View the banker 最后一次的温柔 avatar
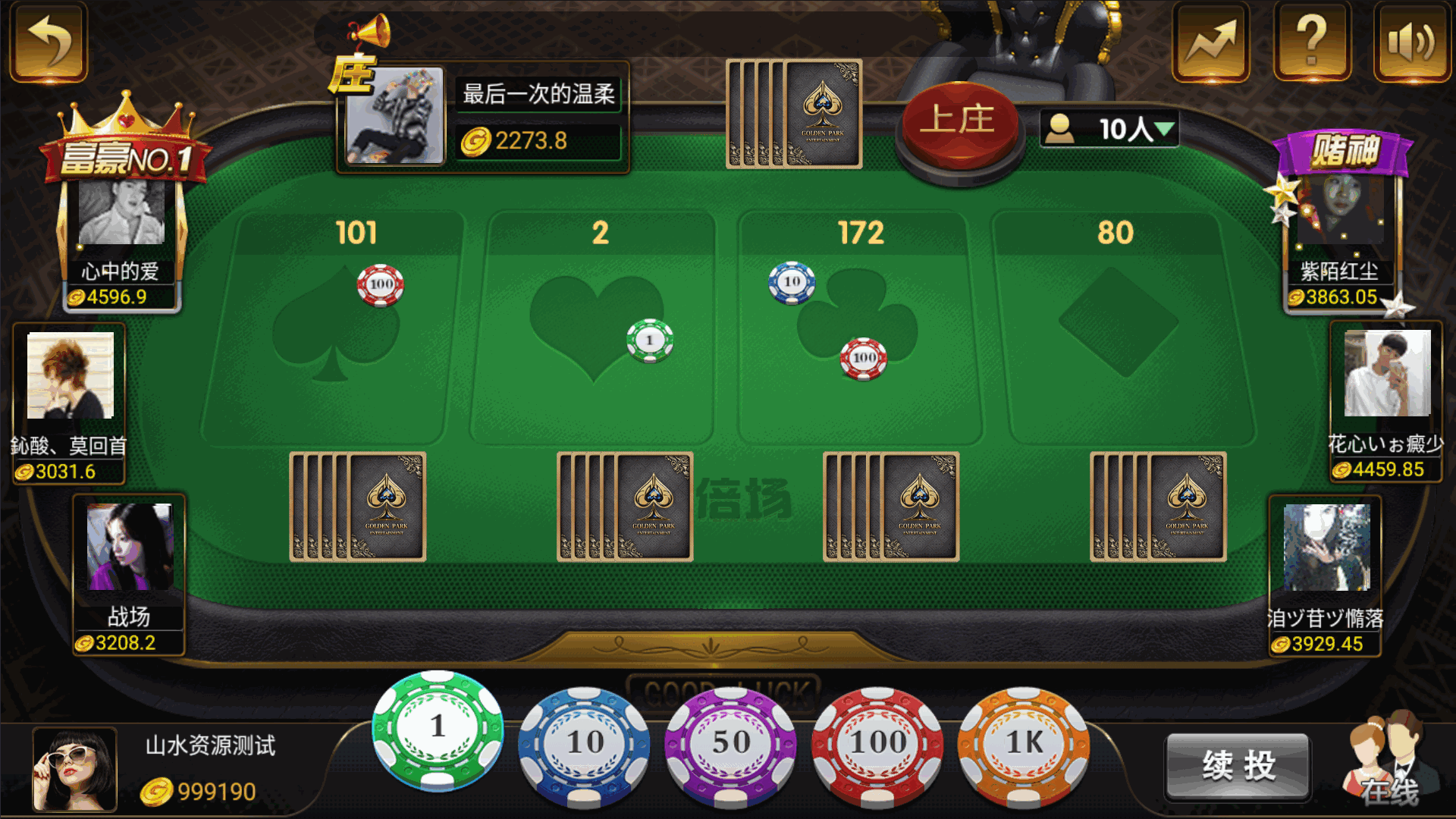This screenshot has width=1456, height=819. click(x=395, y=116)
